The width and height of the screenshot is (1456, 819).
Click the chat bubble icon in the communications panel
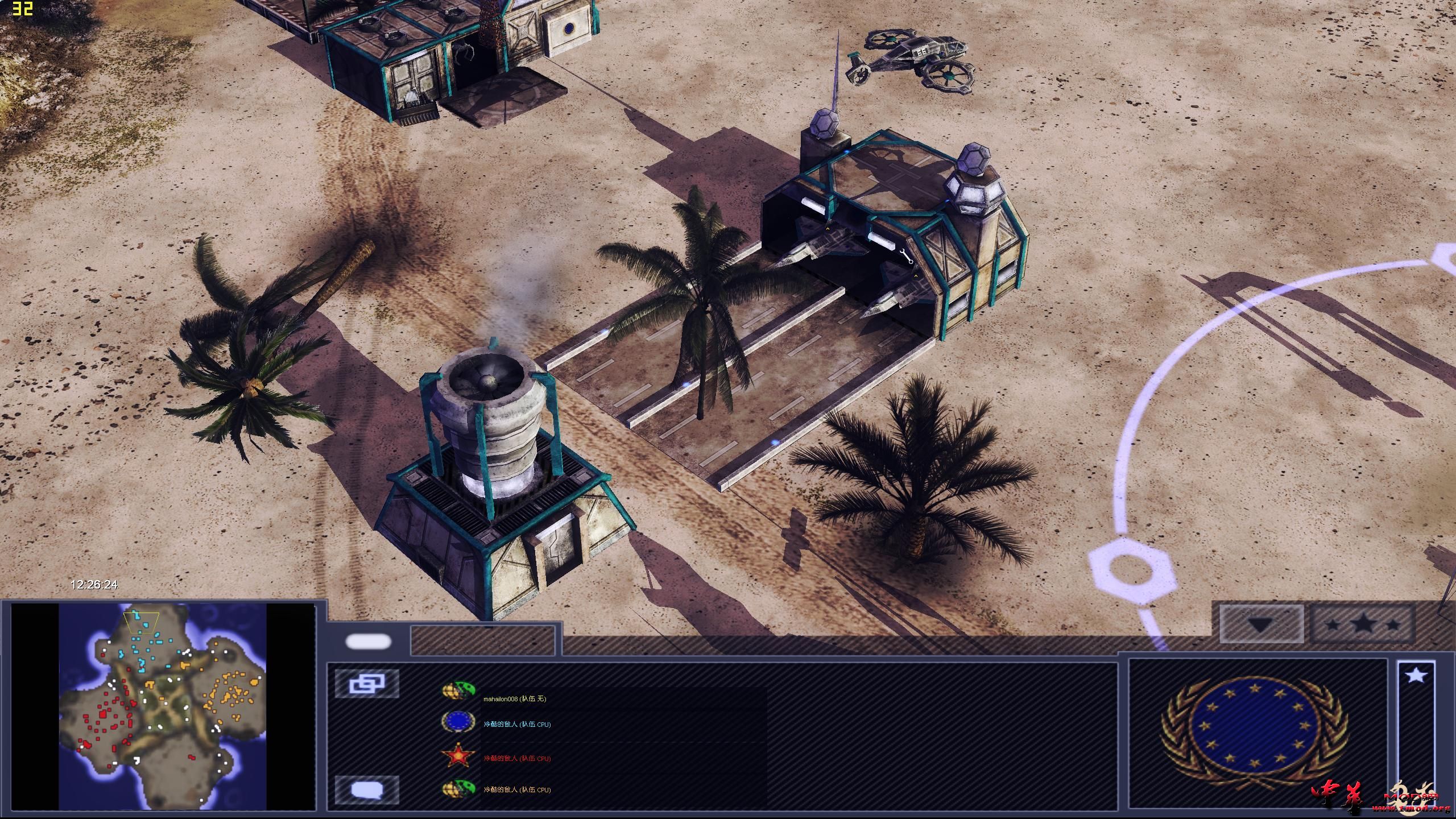click(369, 789)
